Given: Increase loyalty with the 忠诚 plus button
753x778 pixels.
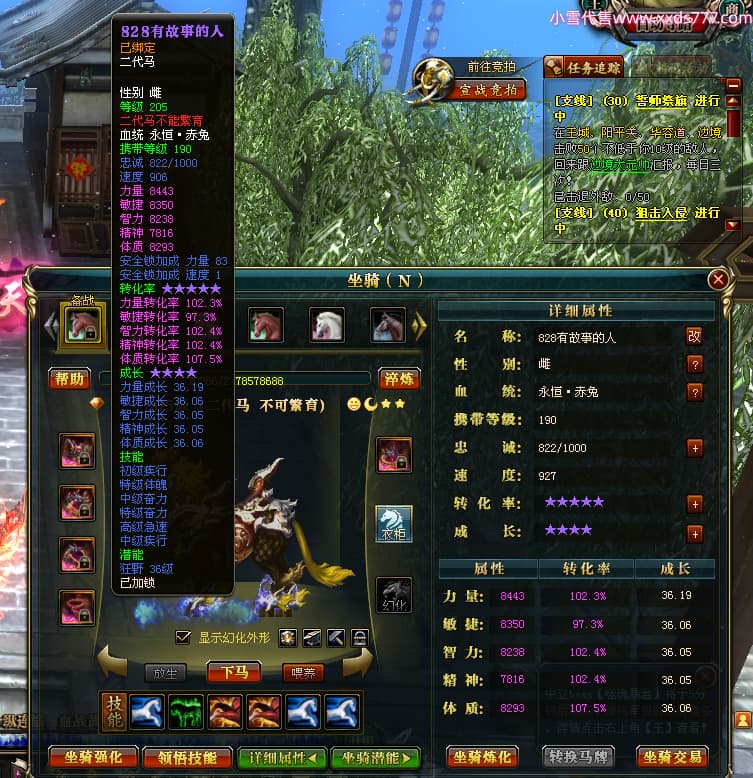Looking at the screenshot, I should tap(694, 448).
